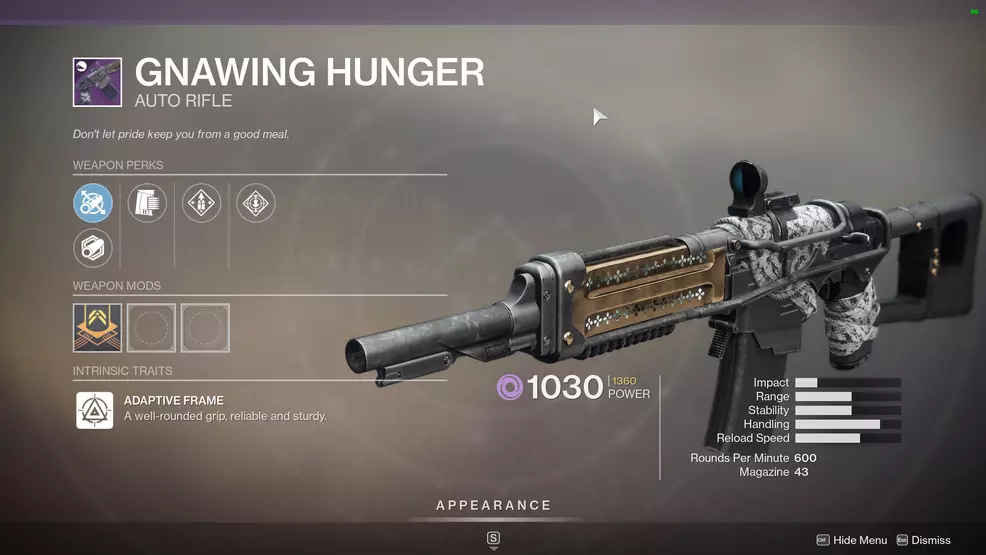Inspect the diamond perk with bullets and arrow

point(201,203)
